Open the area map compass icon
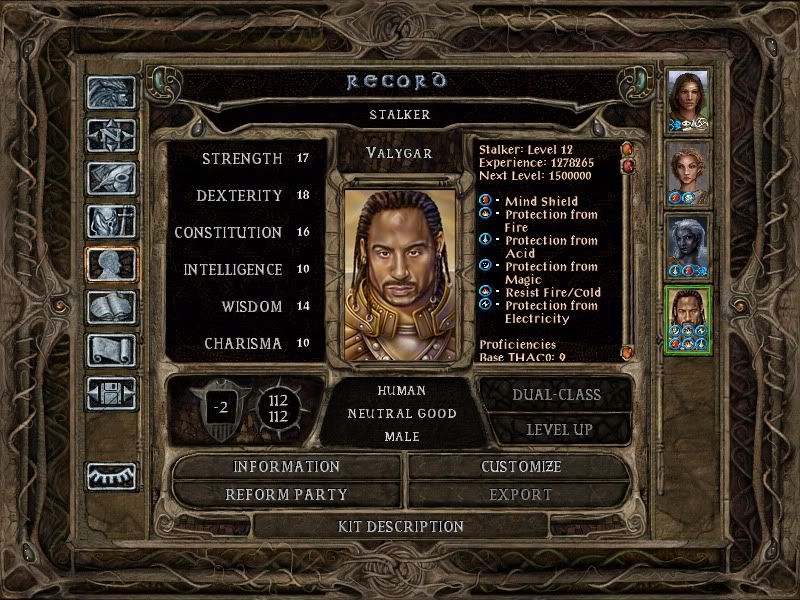Viewport: 800px width, 600px height. pos(111,134)
